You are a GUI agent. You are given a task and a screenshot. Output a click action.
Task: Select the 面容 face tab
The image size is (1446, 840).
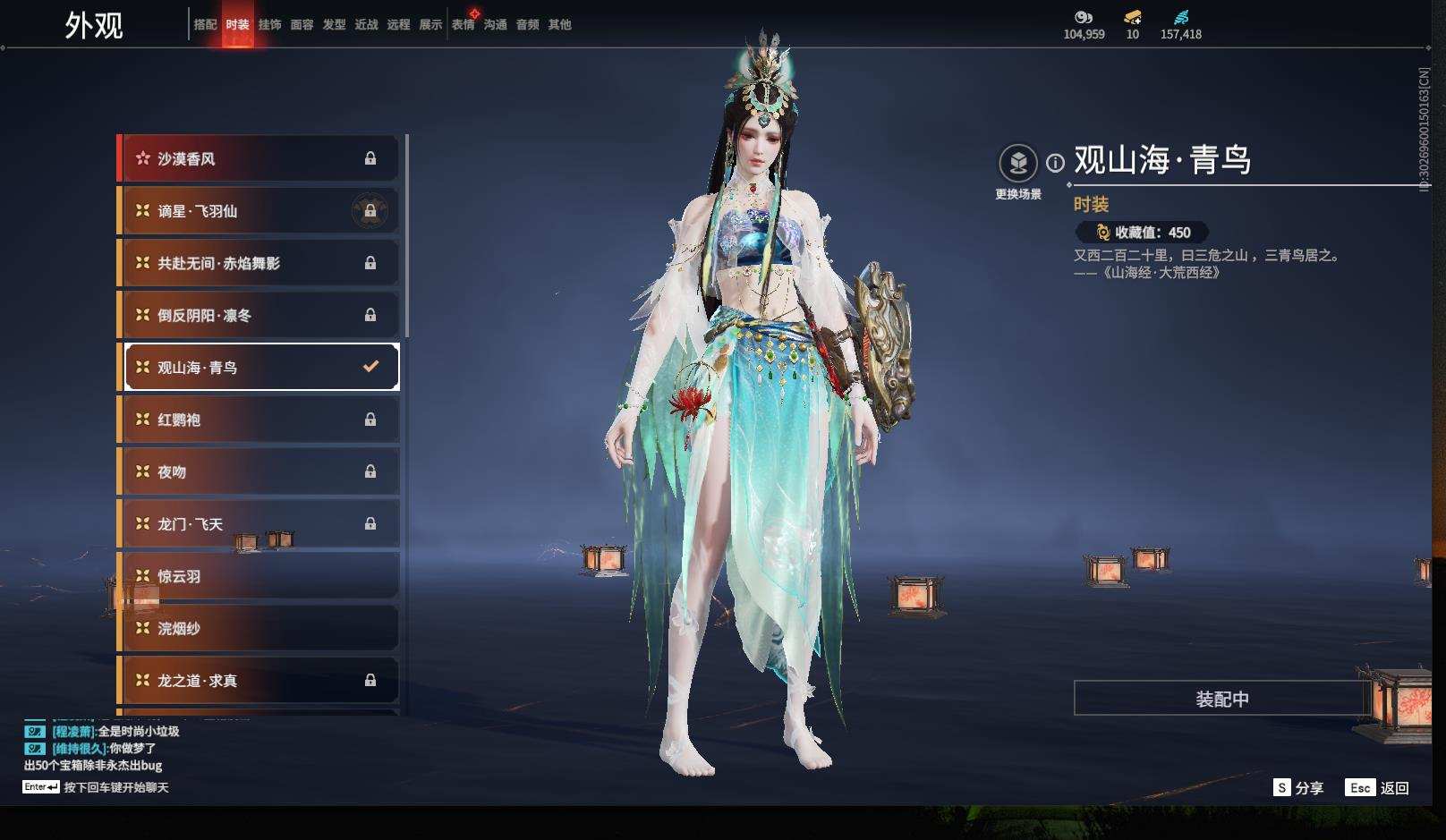[x=302, y=25]
